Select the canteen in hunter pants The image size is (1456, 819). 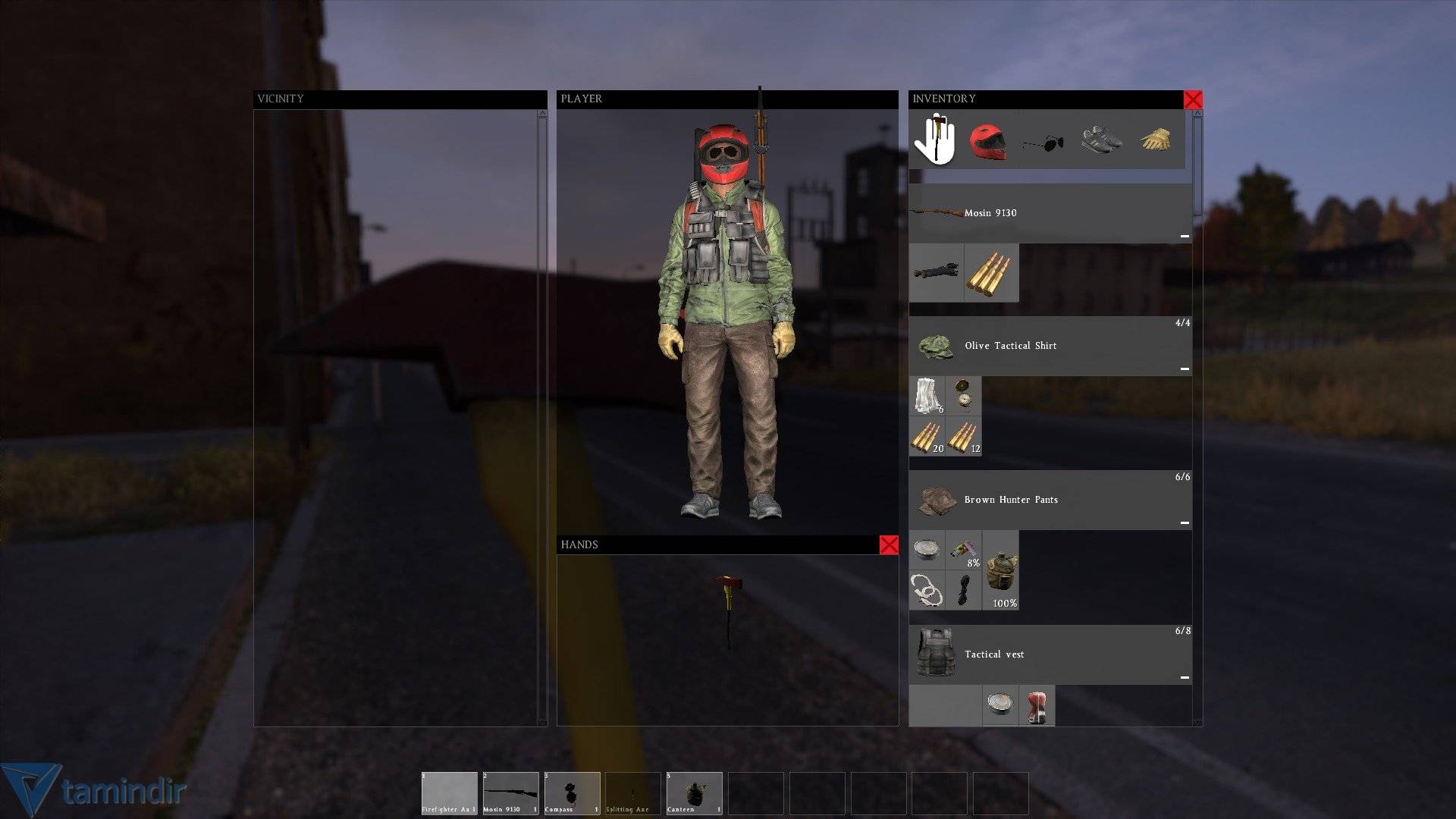pos(1001,570)
